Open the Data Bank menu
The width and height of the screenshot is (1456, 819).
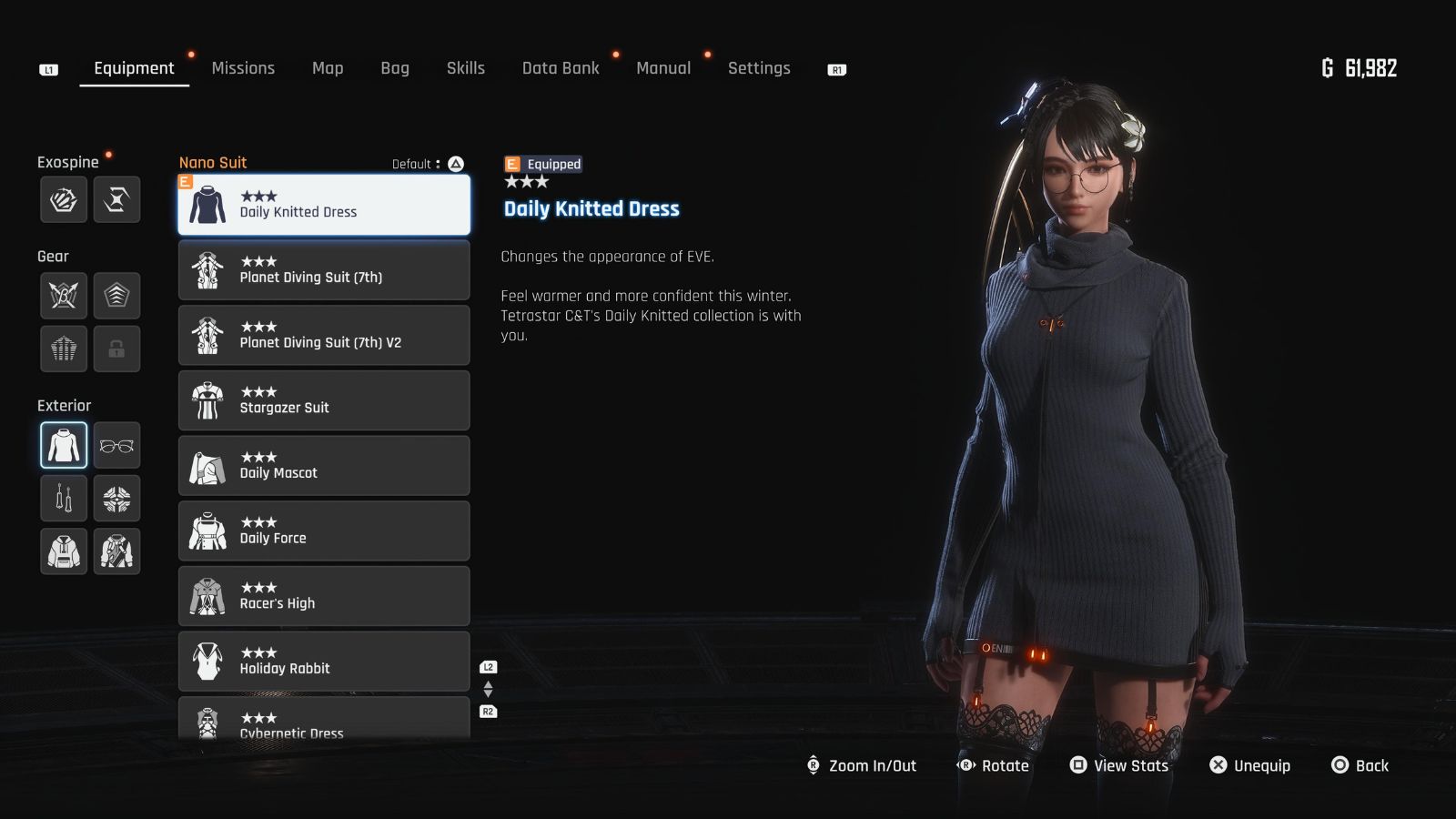(561, 67)
